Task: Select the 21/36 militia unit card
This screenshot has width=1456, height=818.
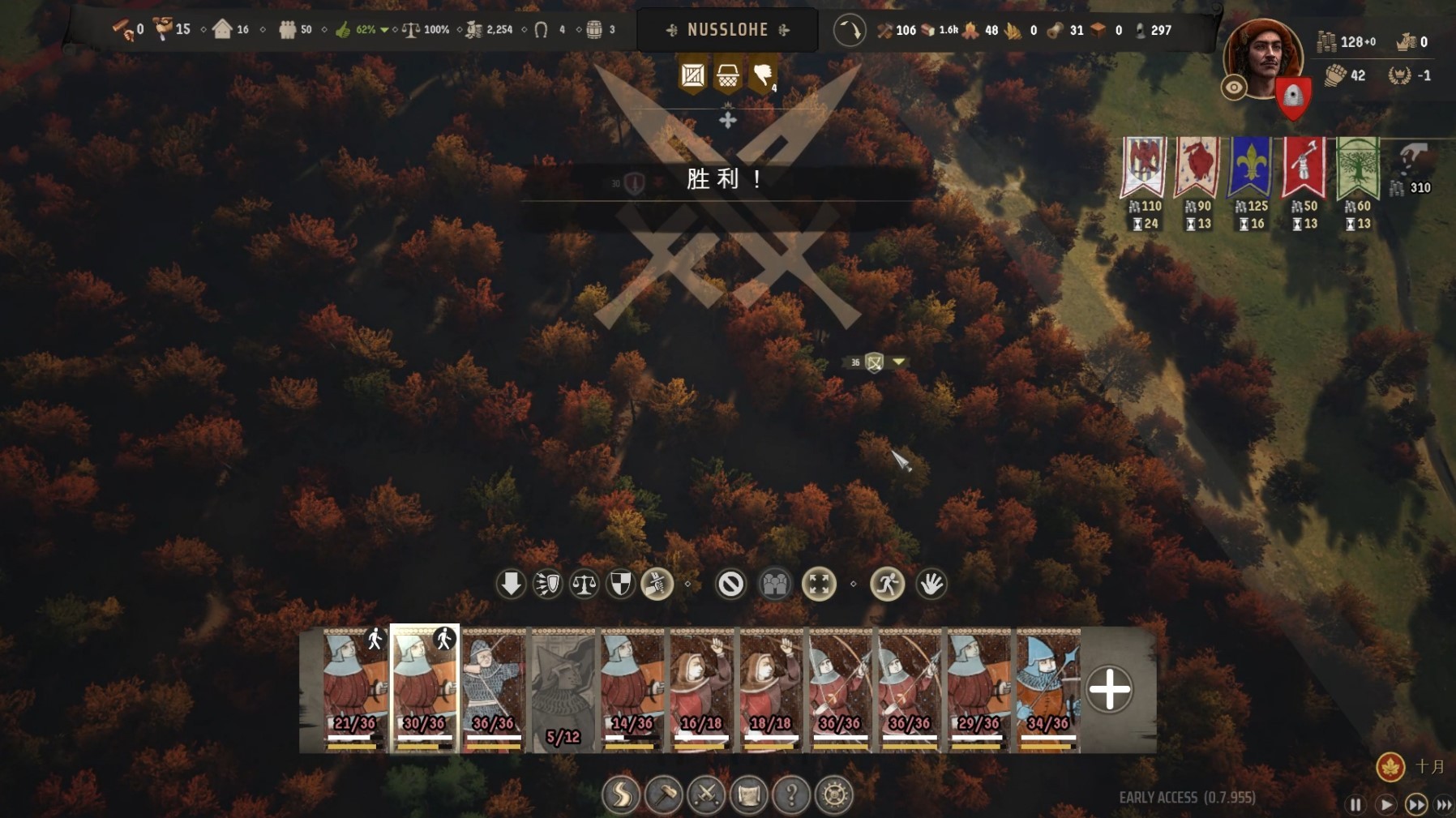Action: (355, 690)
